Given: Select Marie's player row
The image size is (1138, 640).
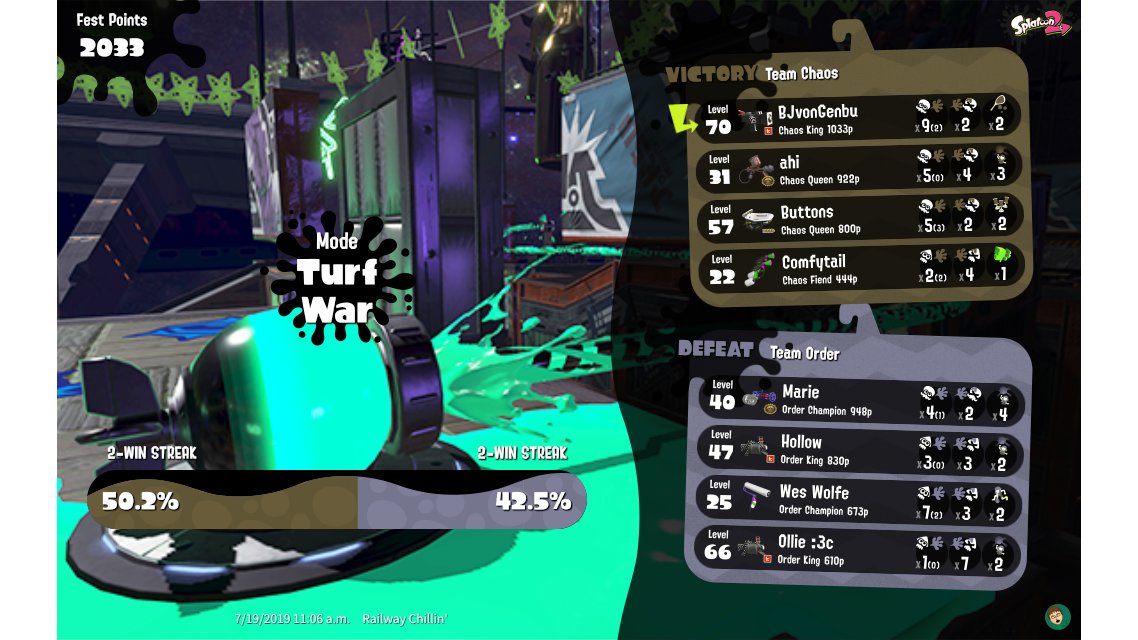Looking at the screenshot, I should pos(860,399).
